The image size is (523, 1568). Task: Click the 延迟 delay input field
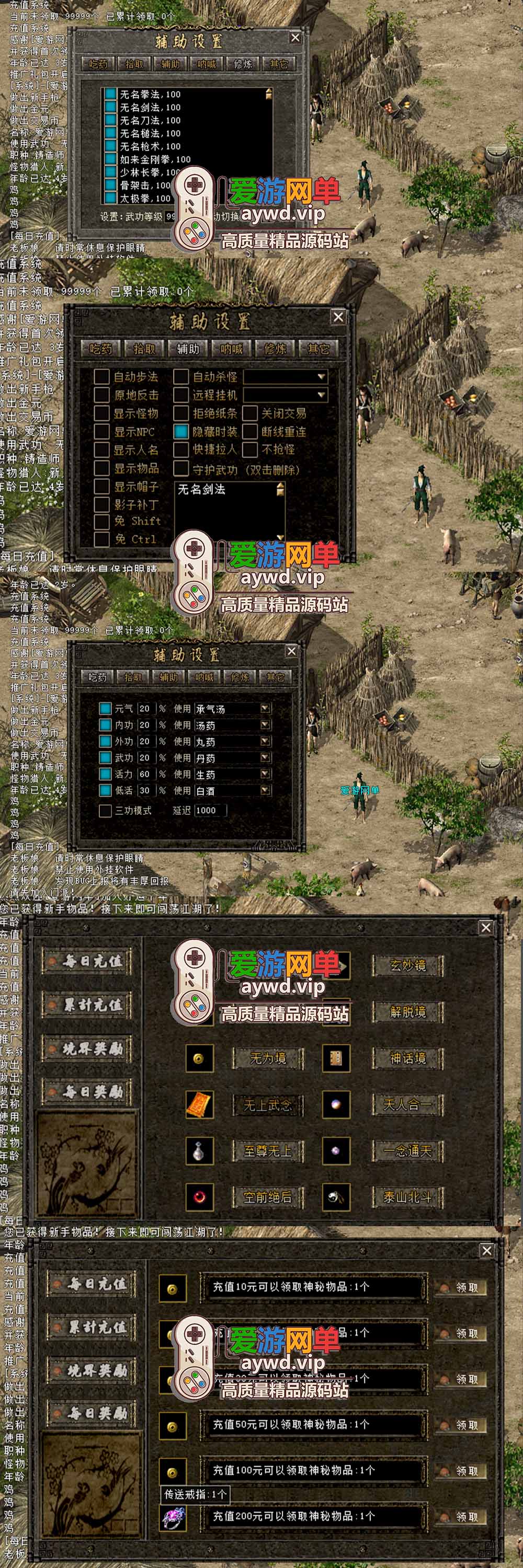click(x=209, y=810)
